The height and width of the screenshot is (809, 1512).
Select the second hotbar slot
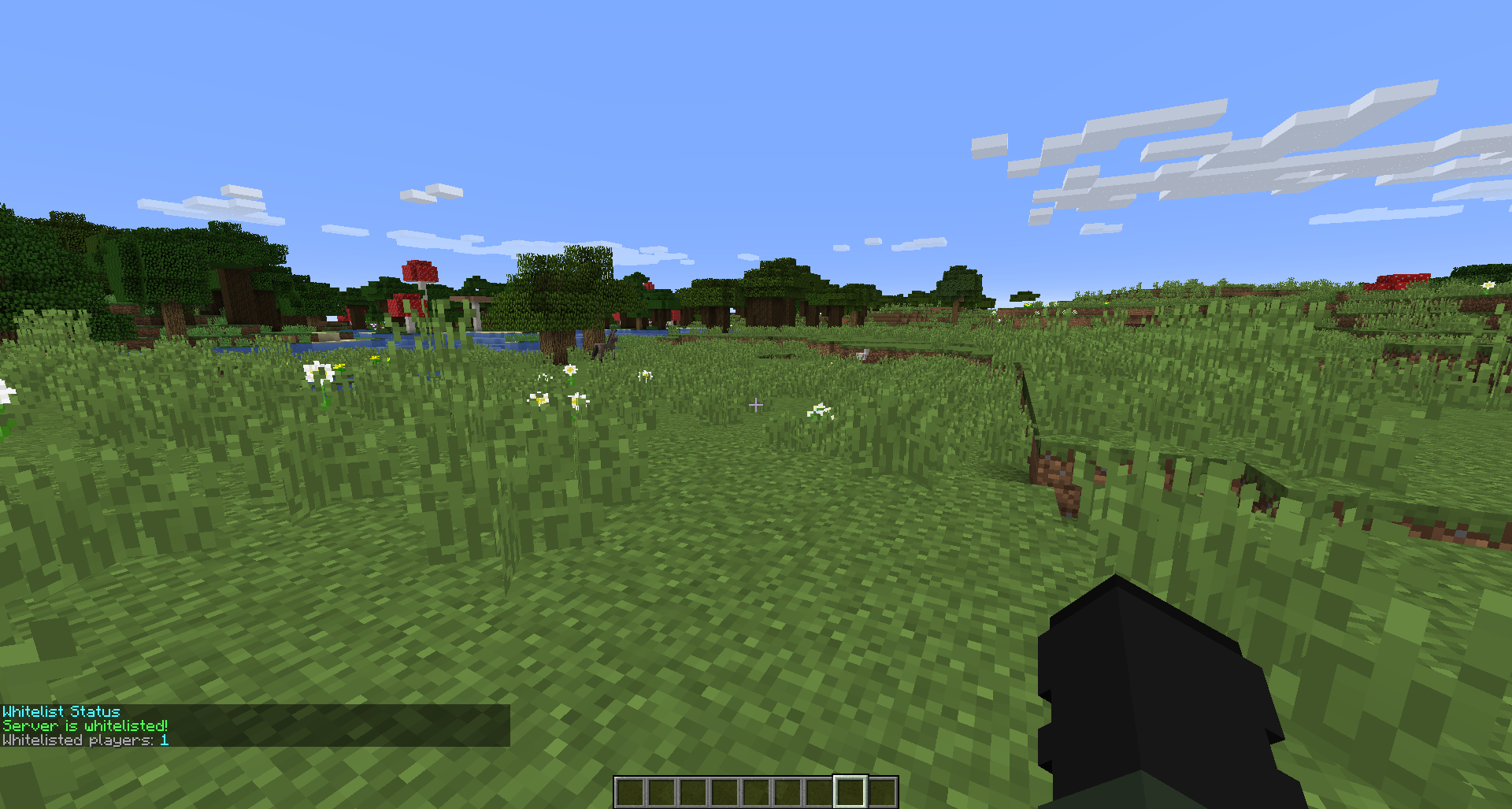click(x=663, y=790)
